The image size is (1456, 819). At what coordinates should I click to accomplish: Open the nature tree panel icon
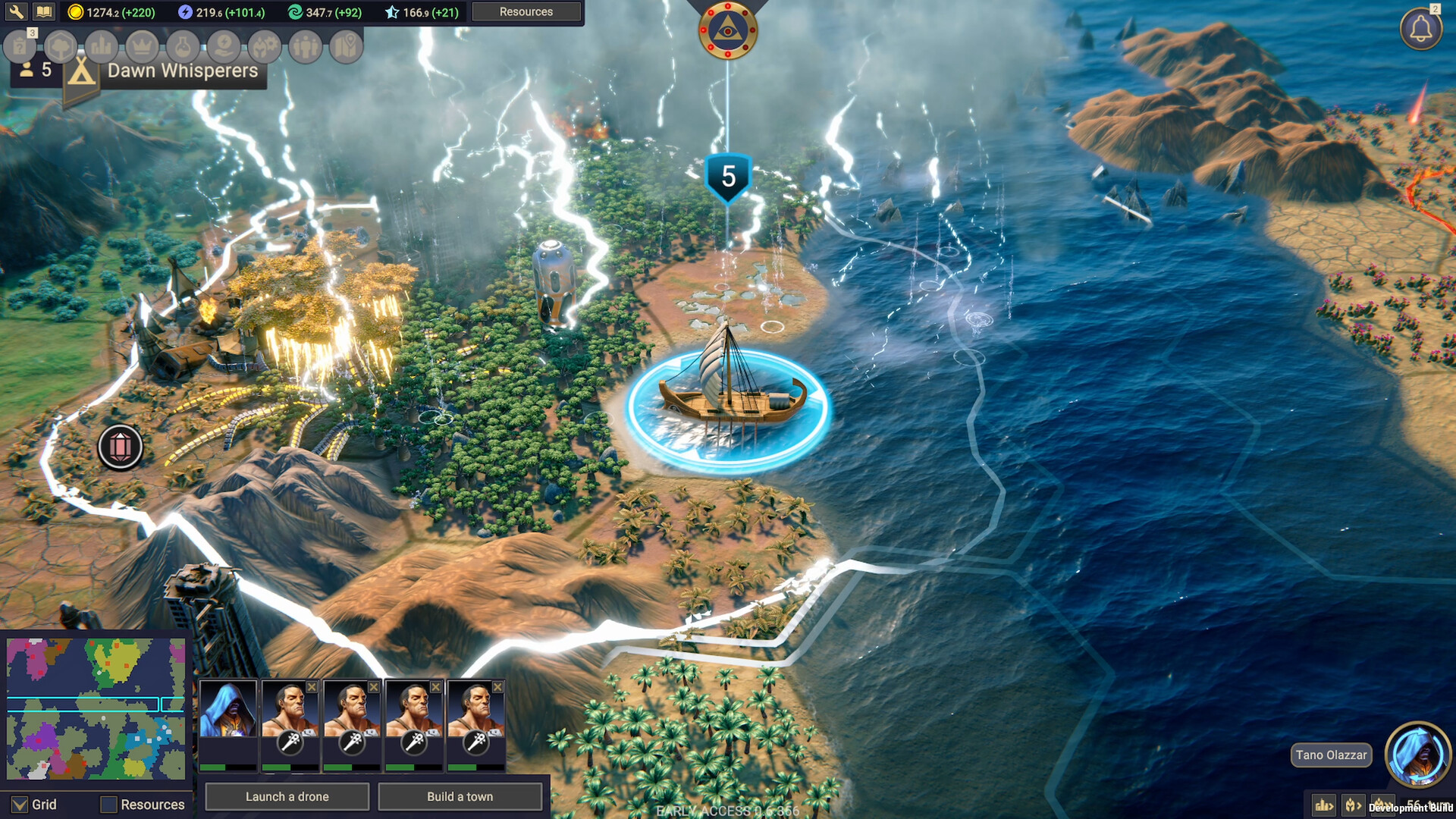(x=59, y=47)
